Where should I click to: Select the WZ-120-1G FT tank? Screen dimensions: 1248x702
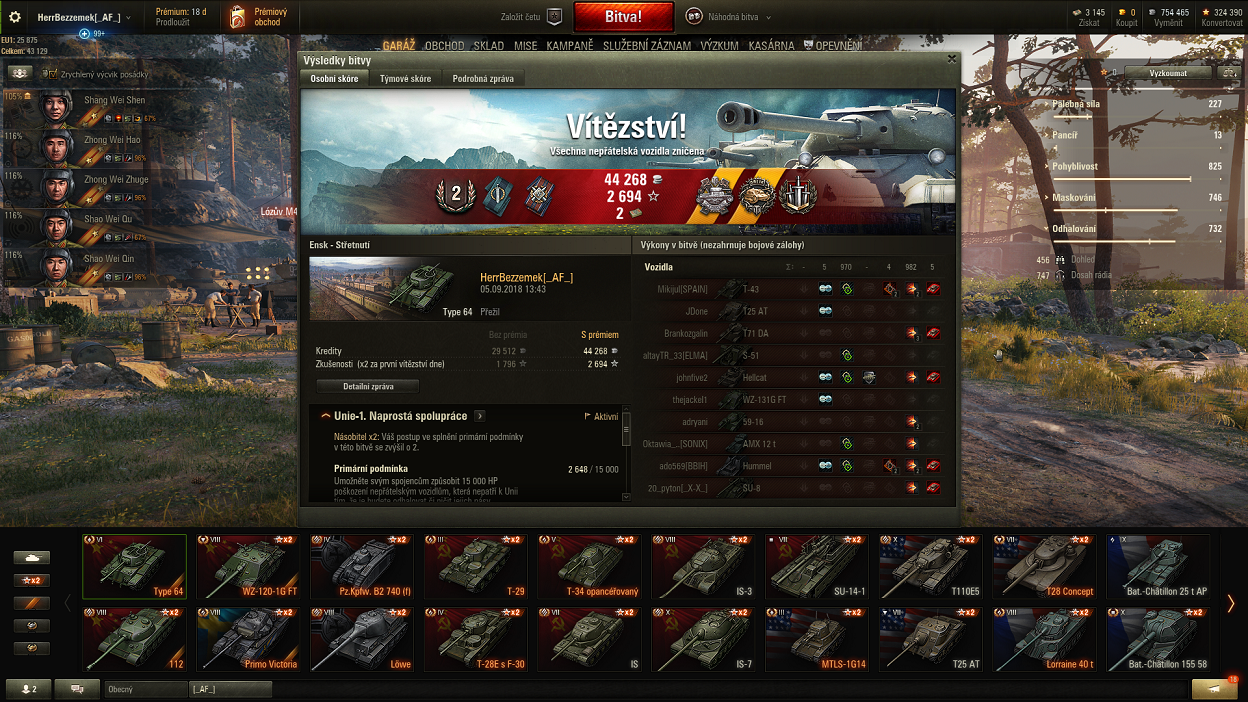(248, 566)
